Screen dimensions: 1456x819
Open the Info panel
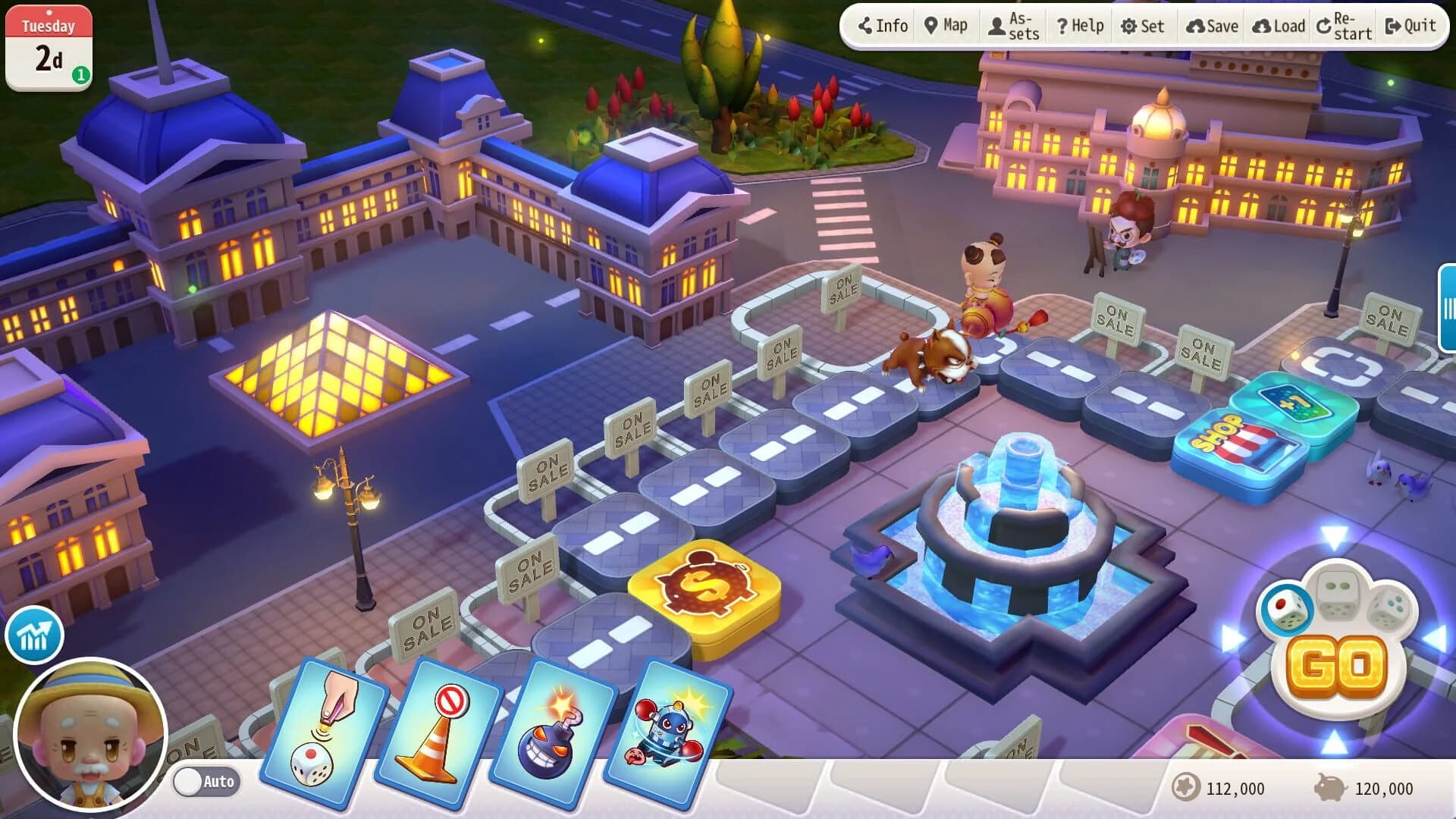pos(882,25)
